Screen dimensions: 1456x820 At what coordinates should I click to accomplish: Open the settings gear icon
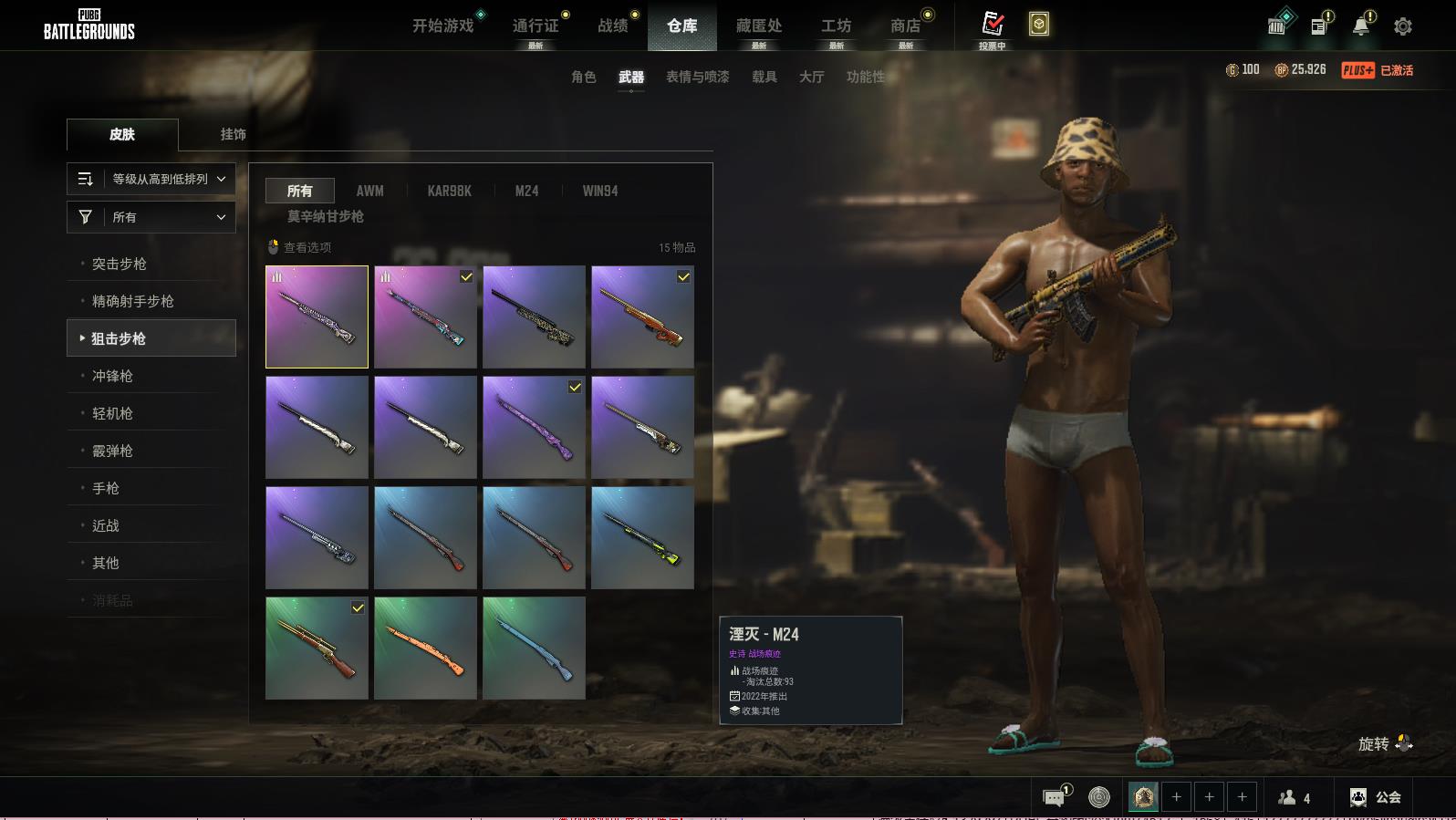pos(1403,26)
